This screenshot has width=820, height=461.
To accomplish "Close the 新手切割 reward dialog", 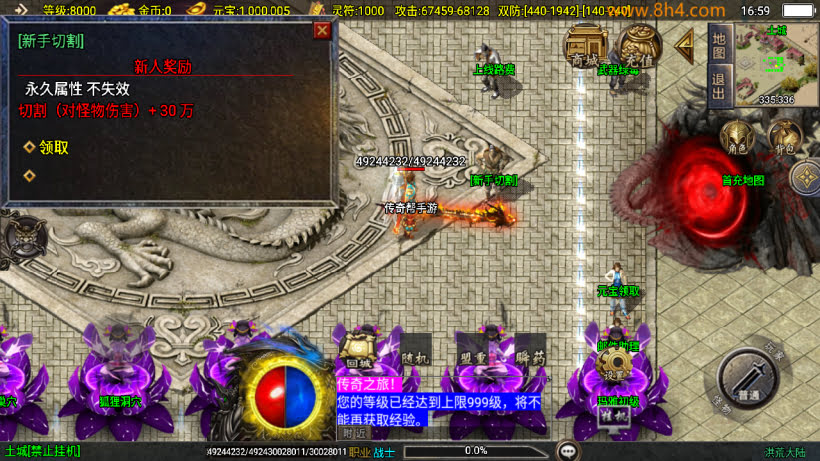I will [322, 31].
